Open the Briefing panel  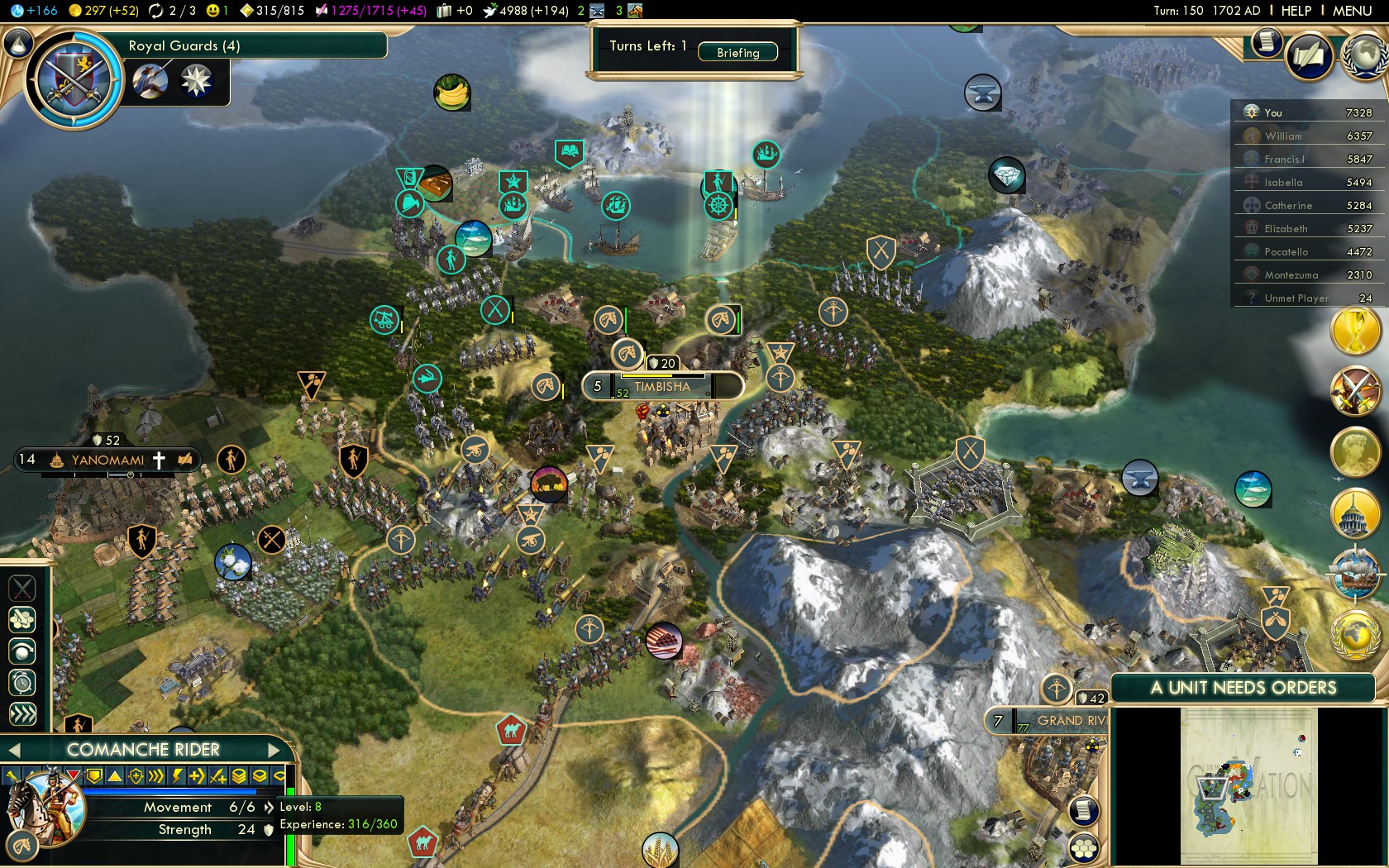(737, 52)
